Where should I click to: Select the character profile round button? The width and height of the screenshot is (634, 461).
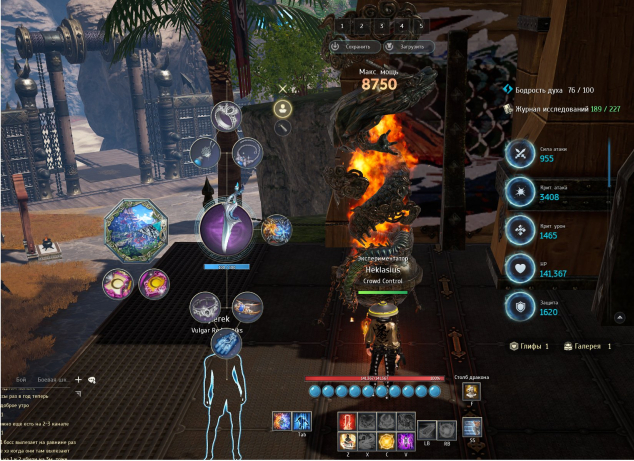point(283,108)
